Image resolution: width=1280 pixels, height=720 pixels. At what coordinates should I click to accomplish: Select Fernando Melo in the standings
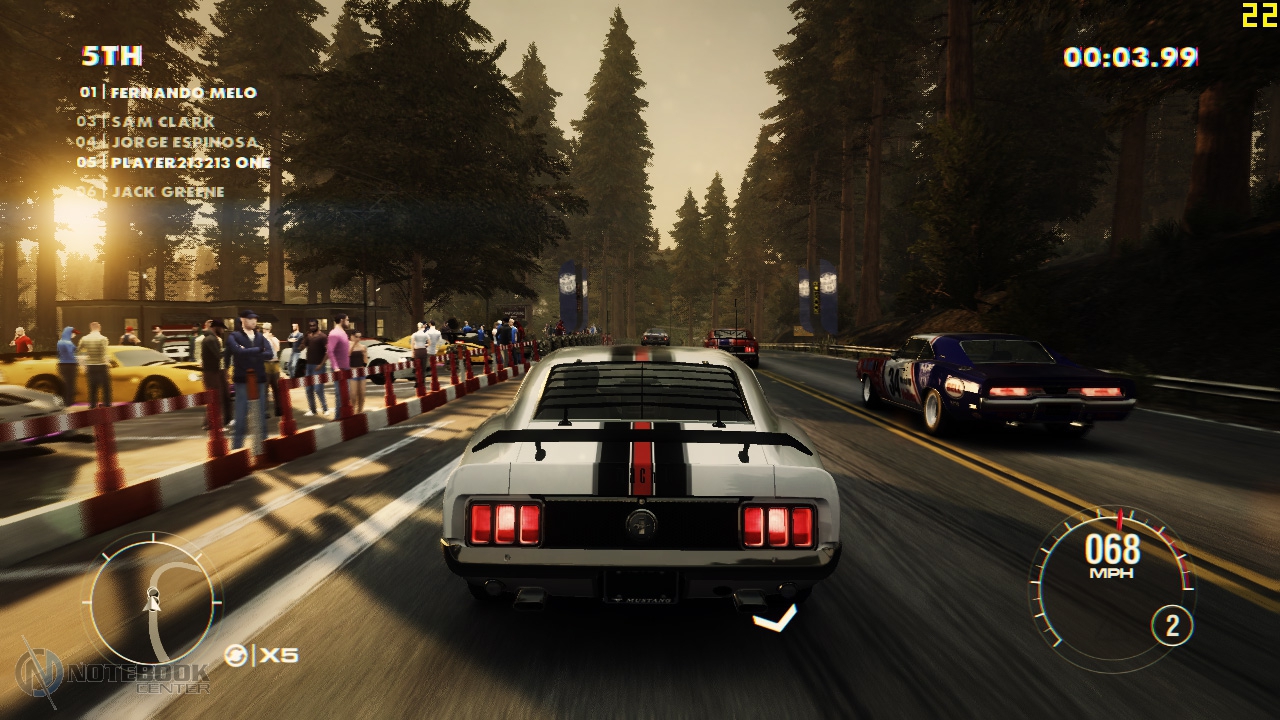(x=168, y=93)
